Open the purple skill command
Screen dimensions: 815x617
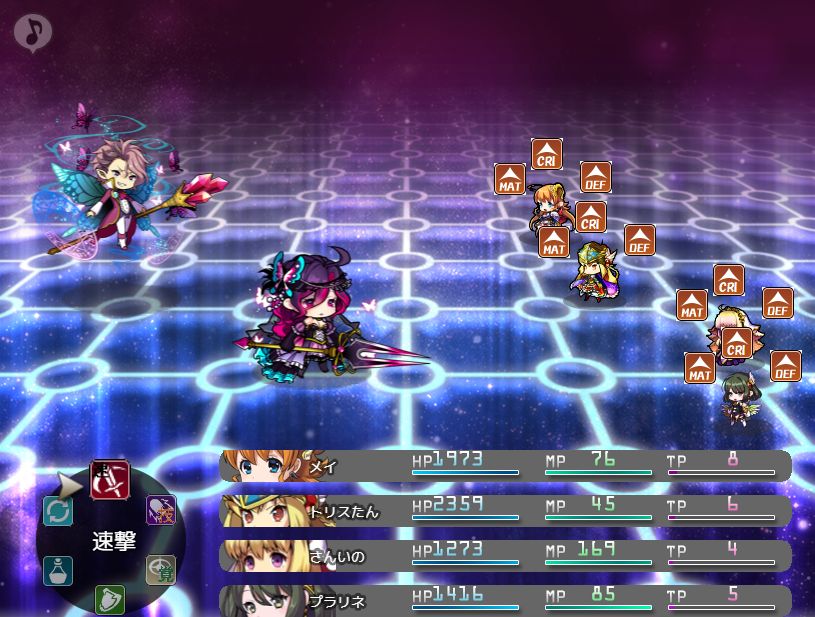pyautogui.click(x=161, y=511)
